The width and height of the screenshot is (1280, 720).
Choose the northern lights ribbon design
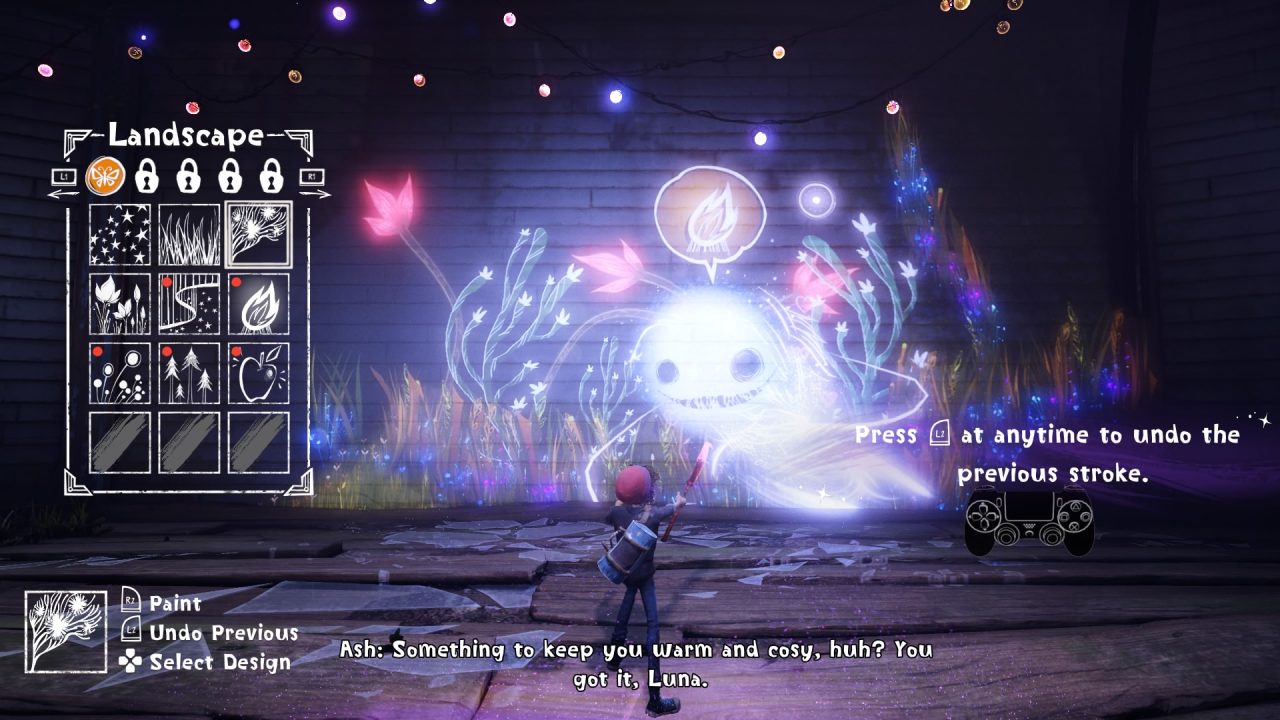coord(189,304)
